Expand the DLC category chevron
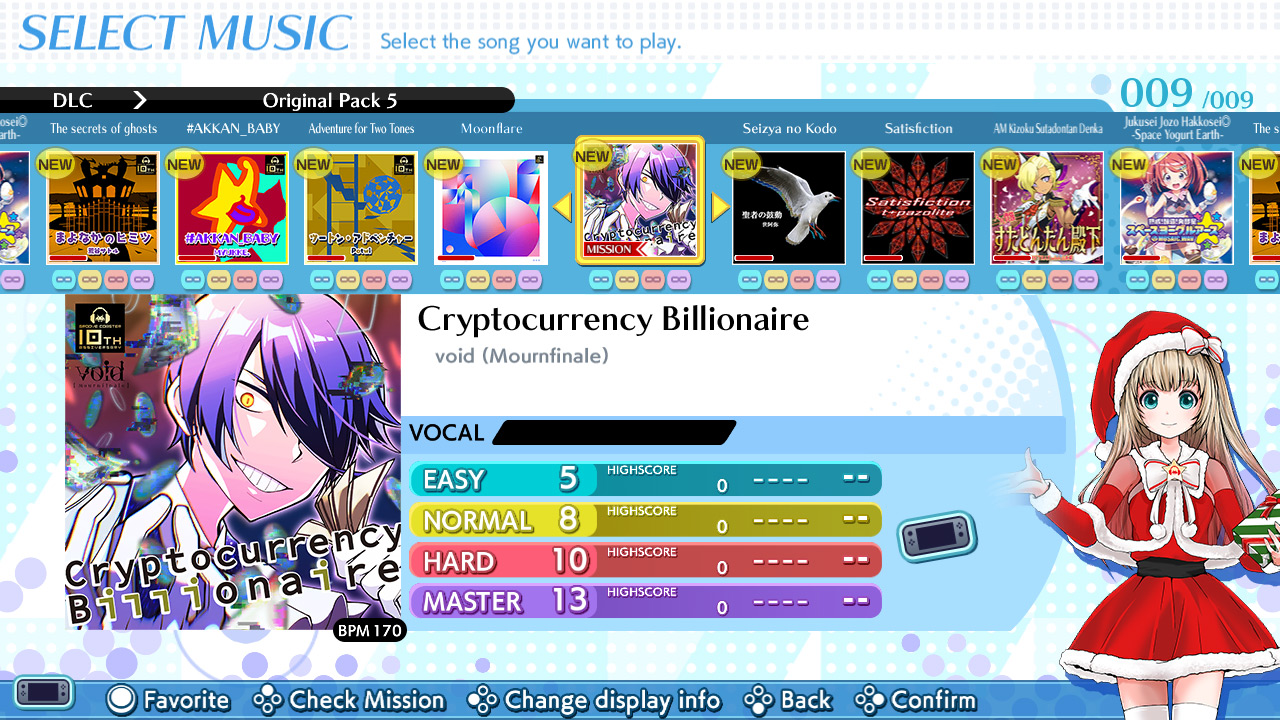Image resolution: width=1280 pixels, height=720 pixels. (140, 100)
